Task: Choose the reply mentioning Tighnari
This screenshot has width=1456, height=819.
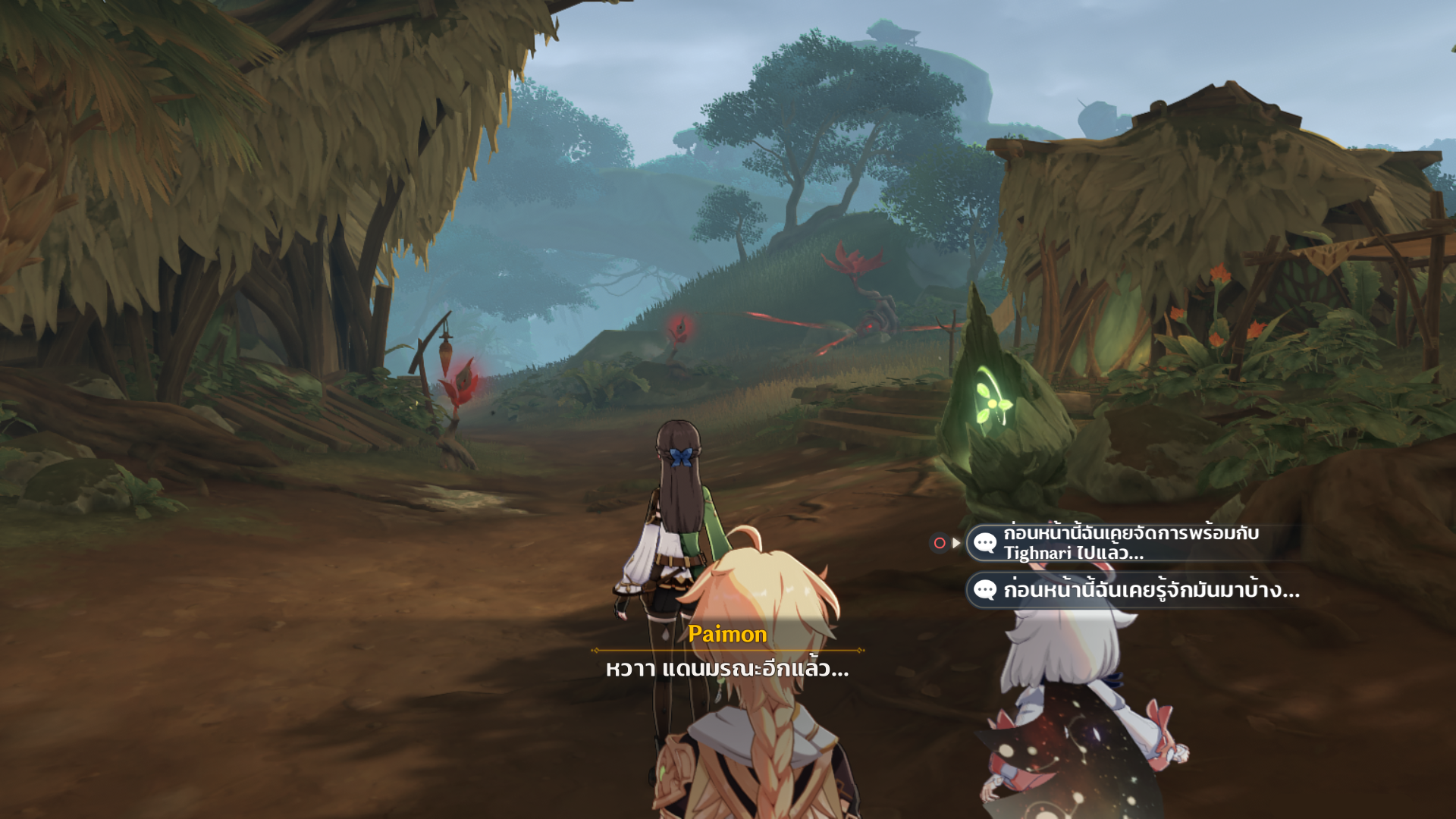Action: point(1130,543)
